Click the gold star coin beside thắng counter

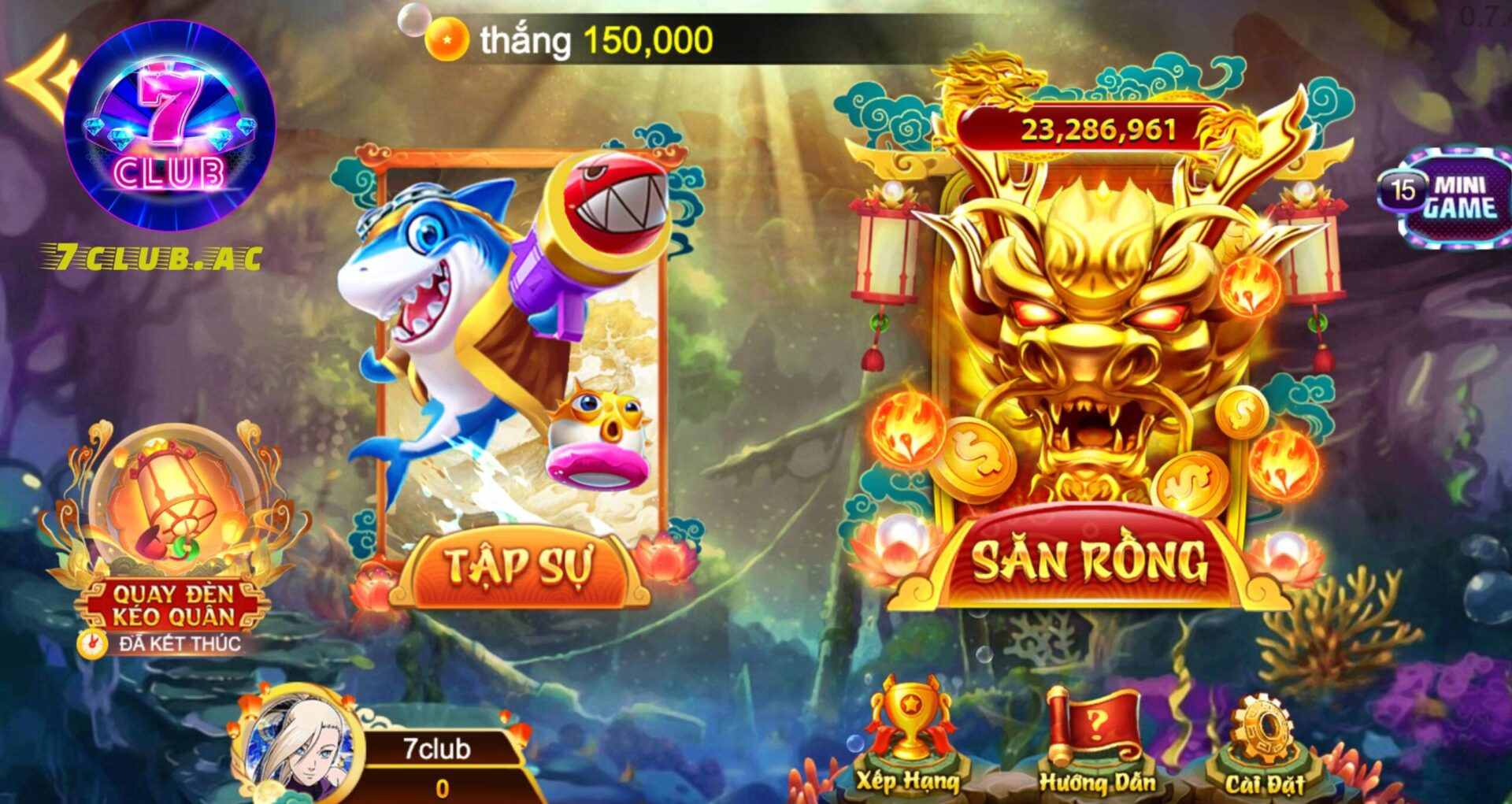click(447, 36)
